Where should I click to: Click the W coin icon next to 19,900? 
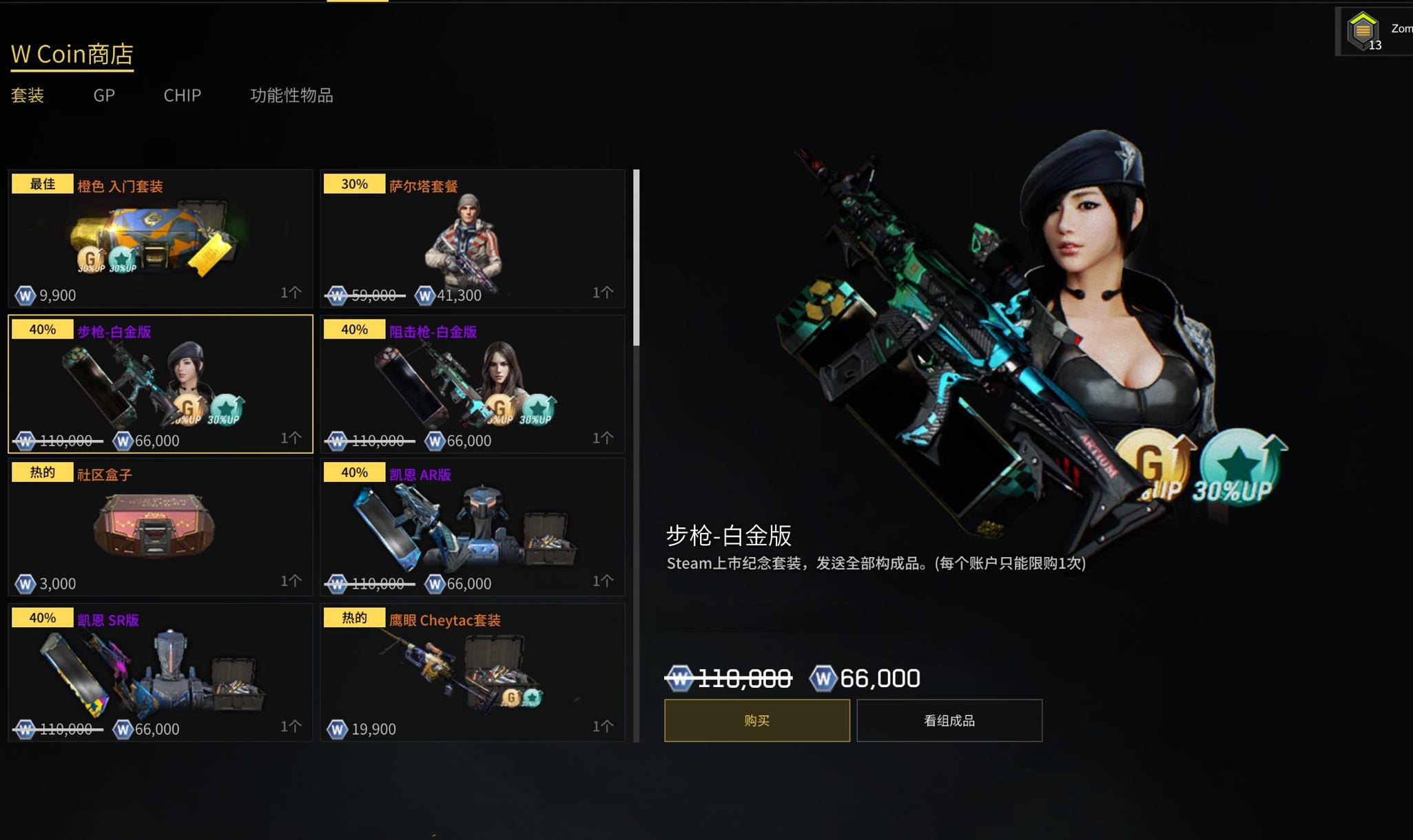[x=337, y=728]
